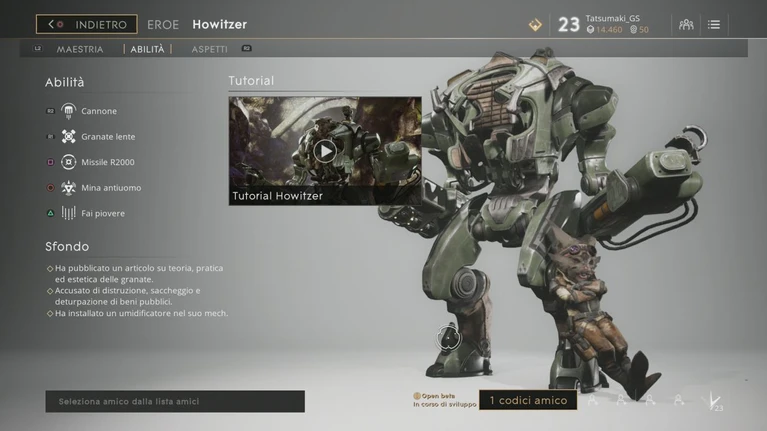Select the Granate lente ability
This screenshot has height=431, width=767.
(x=107, y=137)
